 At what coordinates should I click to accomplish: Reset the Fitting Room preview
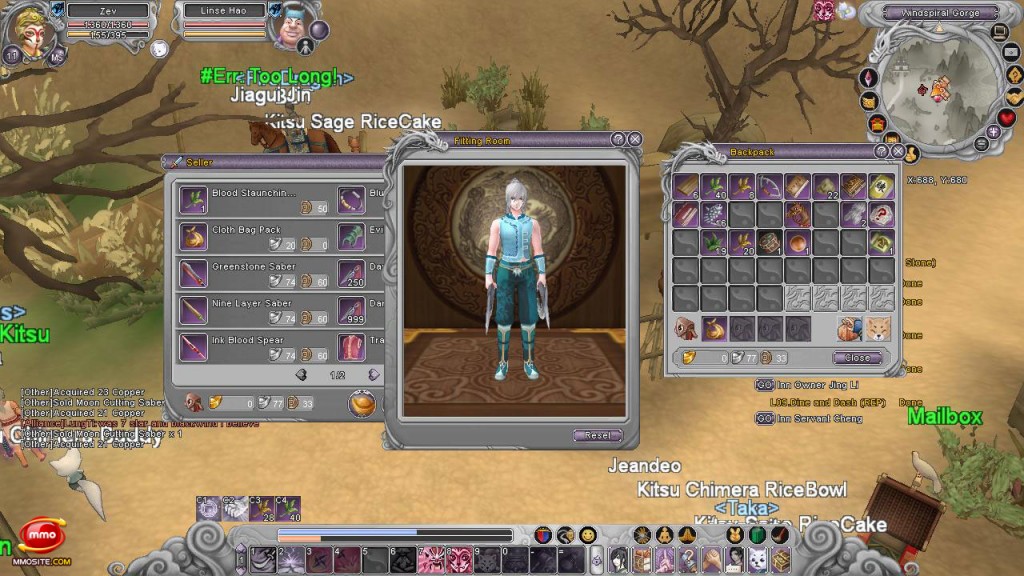[x=598, y=436]
